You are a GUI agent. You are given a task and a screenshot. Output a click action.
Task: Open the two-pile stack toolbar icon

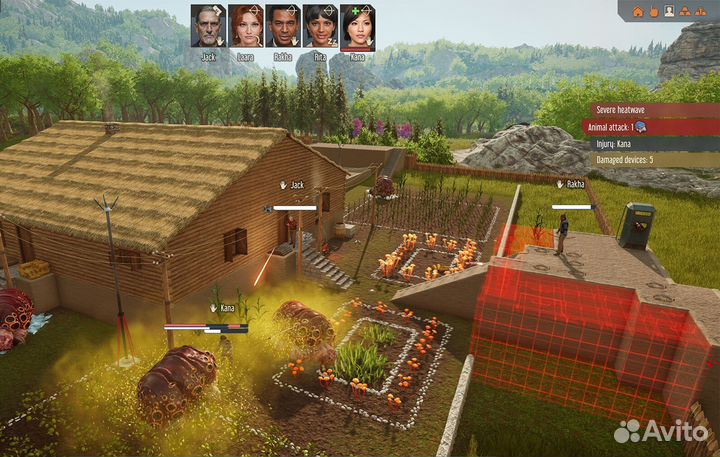[x=702, y=12]
